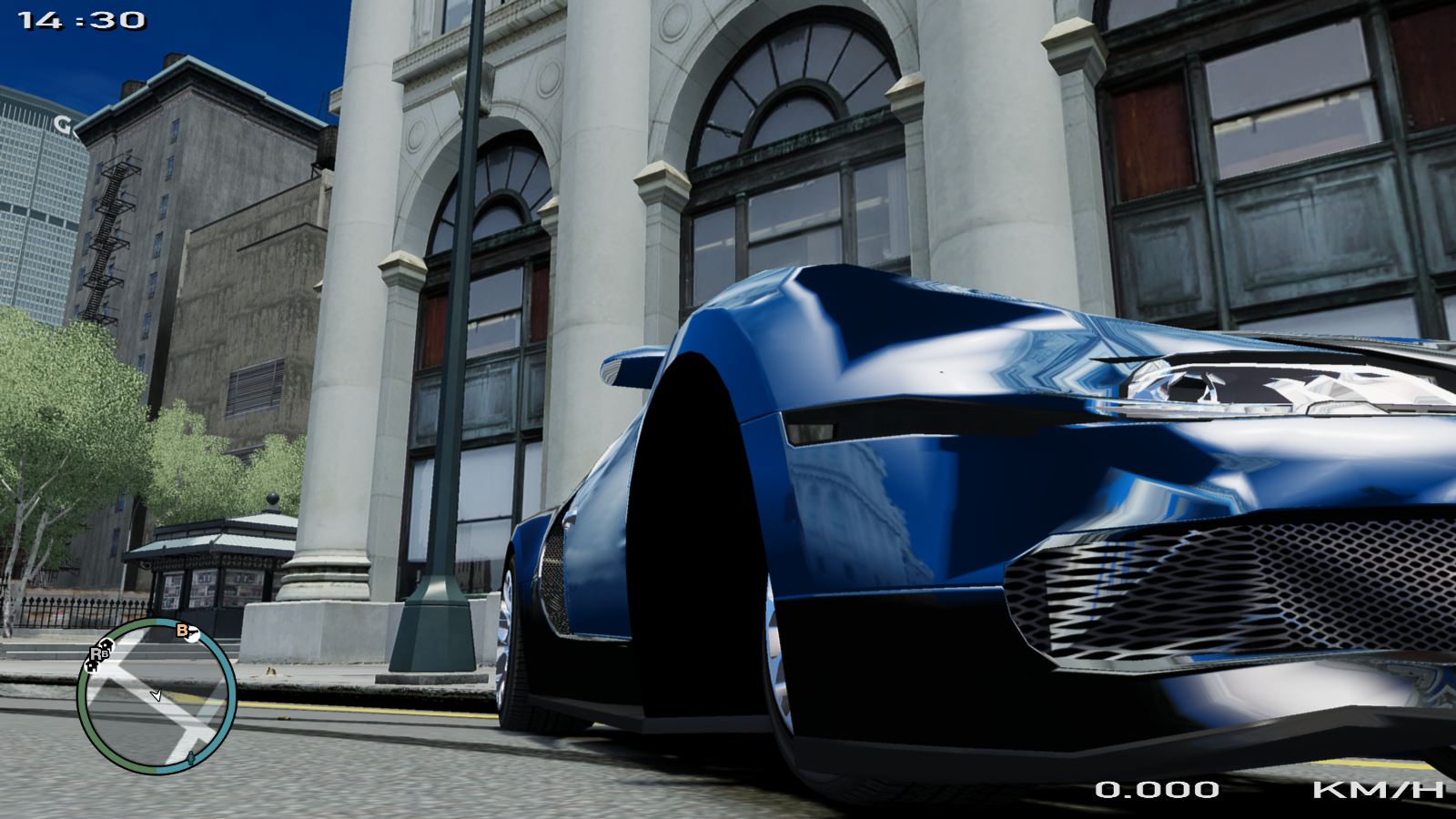The image size is (1456, 819).
Task: Select the player arrow in the minimap center
Action: point(157,695)
